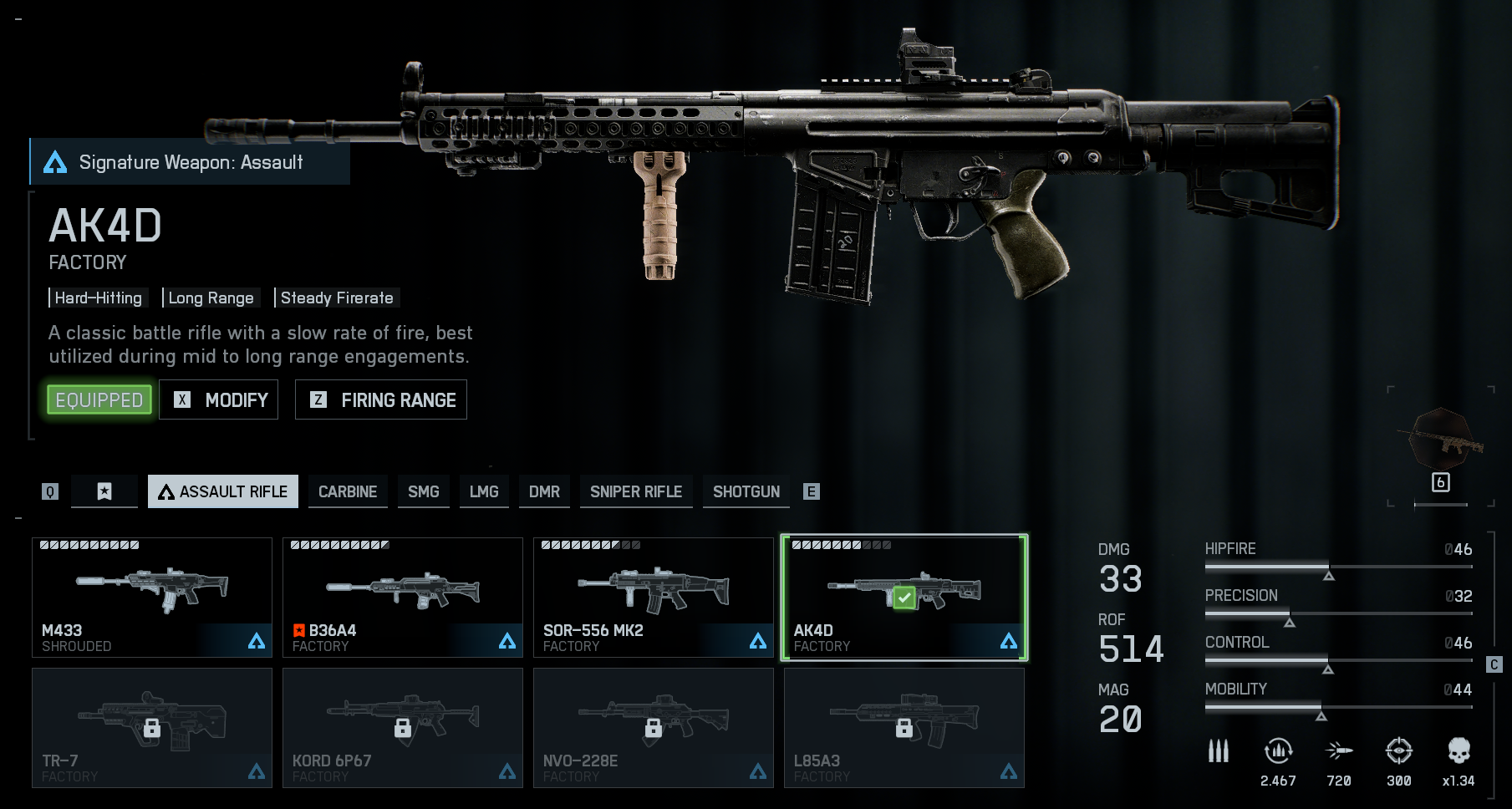1512x809 pixels.
Task: Switch to the Carbine category tab
Action: tap(348, 491)
